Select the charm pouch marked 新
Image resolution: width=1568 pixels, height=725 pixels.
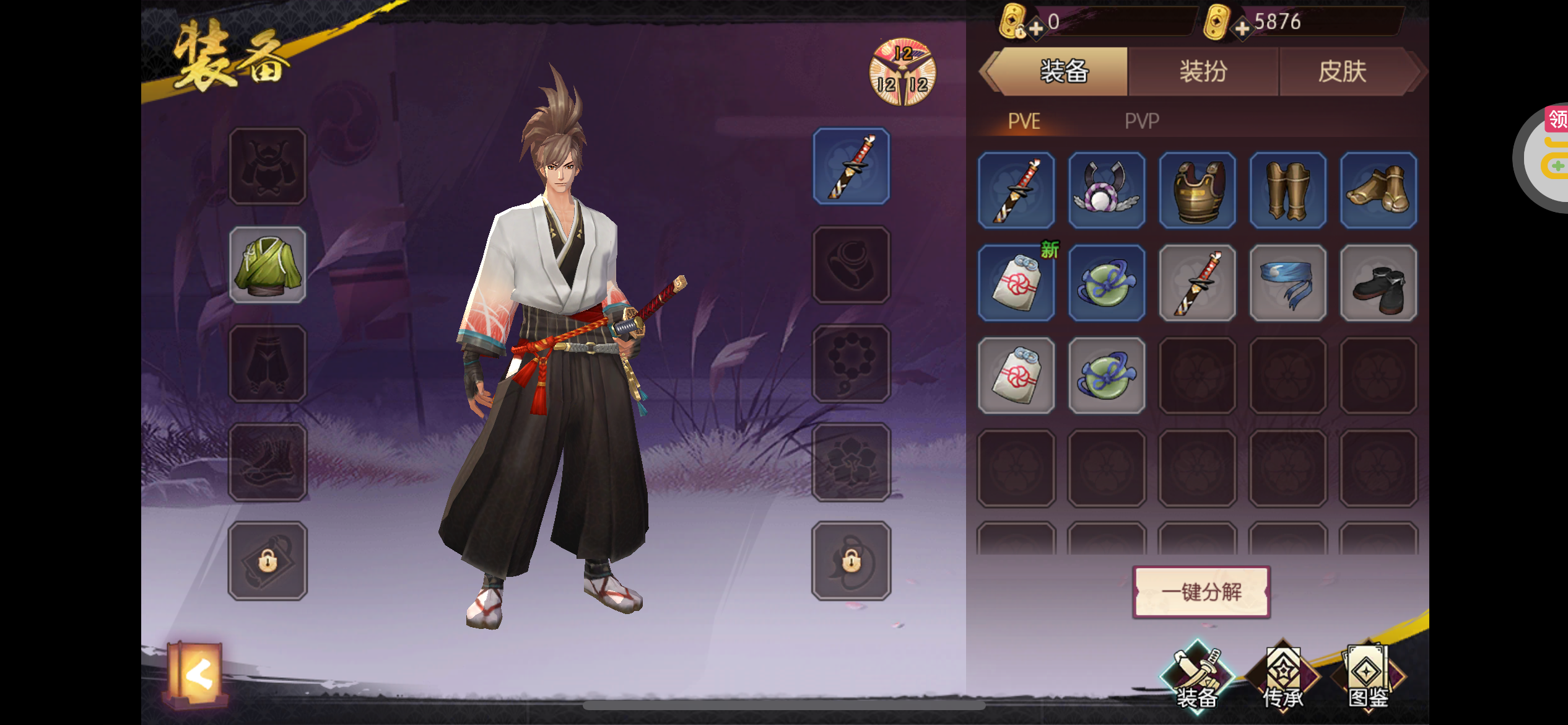1016,283
